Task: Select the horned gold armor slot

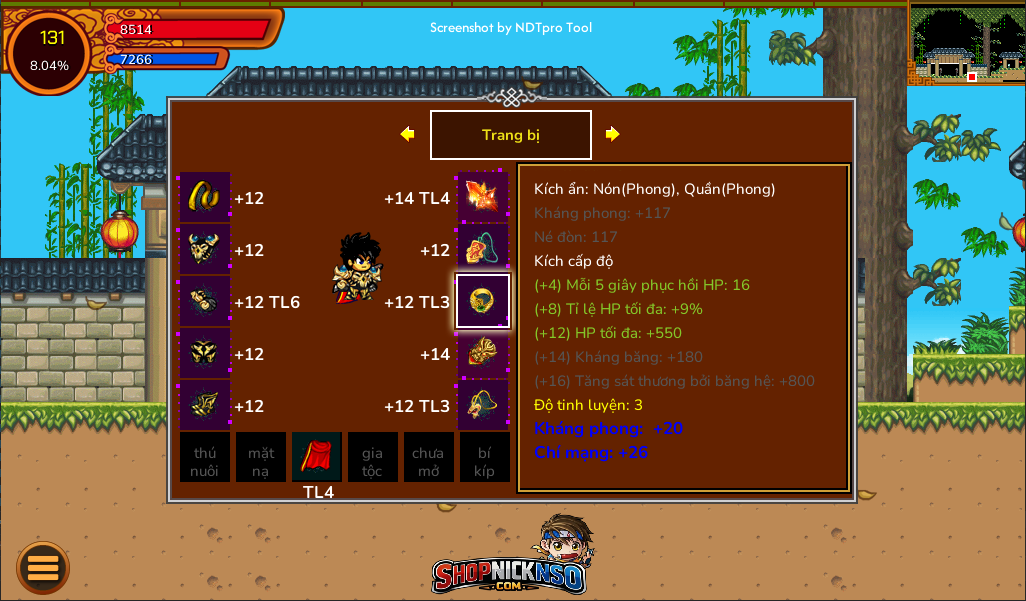Action: pos(205,249)
